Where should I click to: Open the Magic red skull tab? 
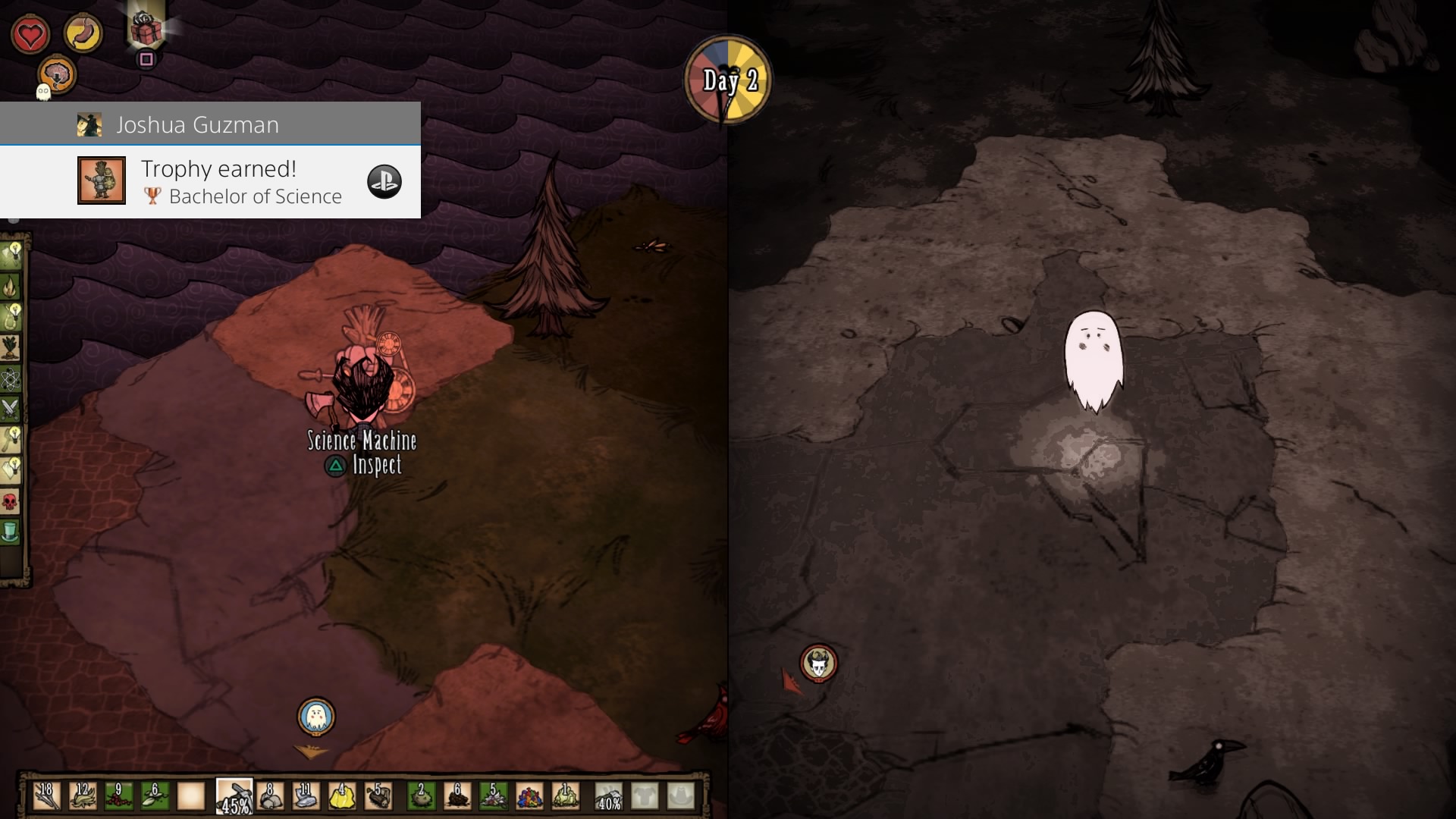(11, 501)
